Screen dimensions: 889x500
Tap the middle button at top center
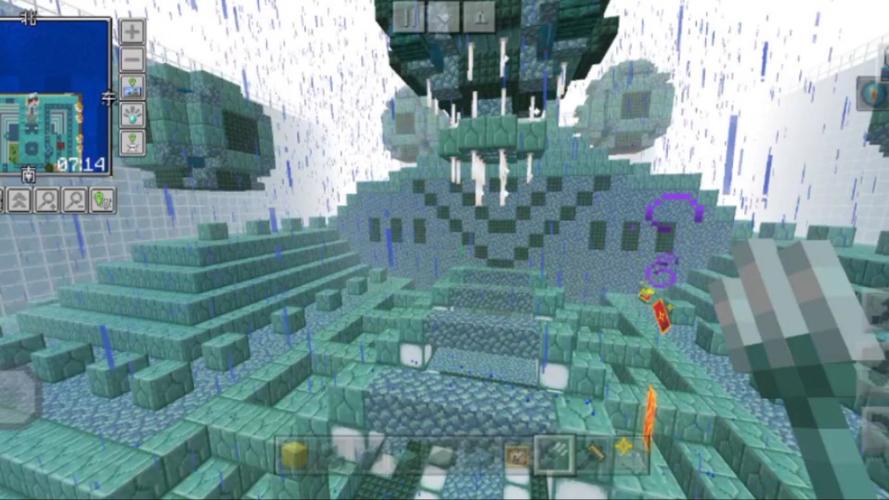pyautogui.click(x=443, y=15)
